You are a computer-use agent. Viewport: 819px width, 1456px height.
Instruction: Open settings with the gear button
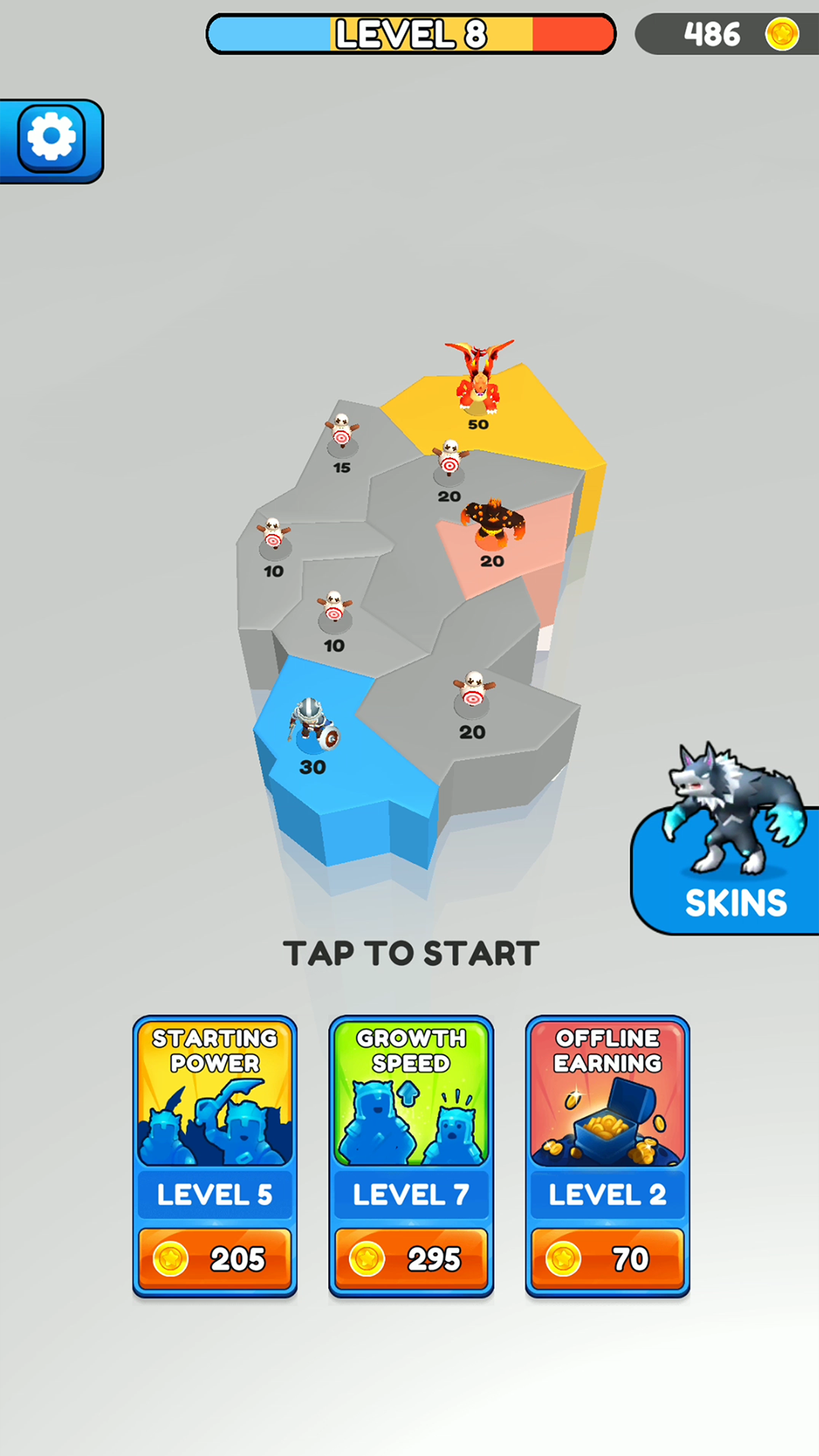tap(52, 139)
